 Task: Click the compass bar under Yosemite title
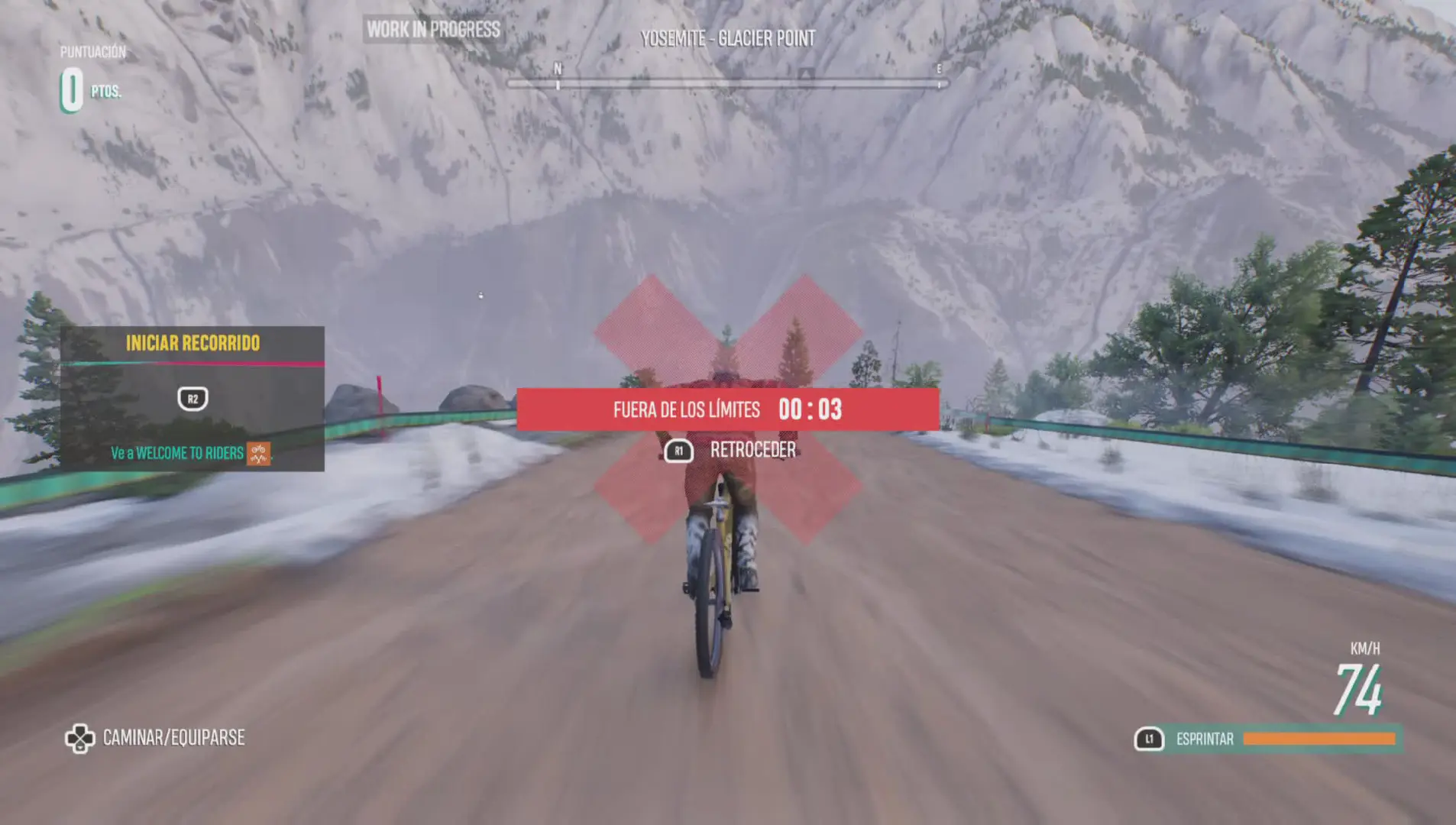pyautogui.click(x=726, y=83)
